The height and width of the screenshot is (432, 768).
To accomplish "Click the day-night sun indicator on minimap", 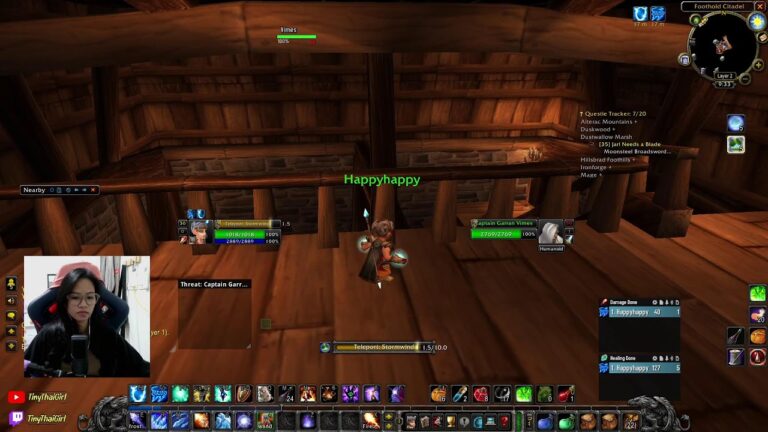I will click(x=756, y=22).
